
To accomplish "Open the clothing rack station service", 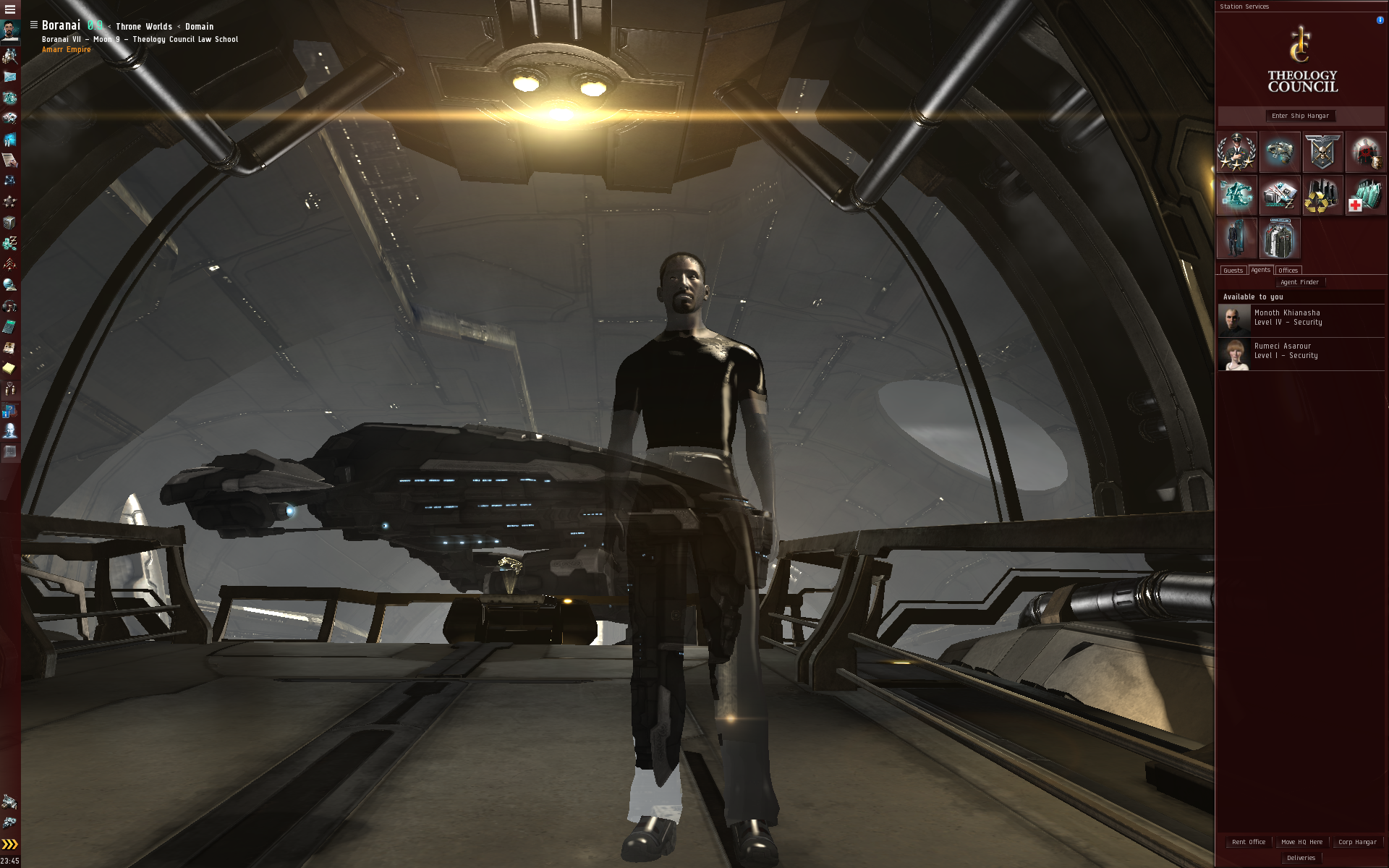I will click(x=1237, y=238).
